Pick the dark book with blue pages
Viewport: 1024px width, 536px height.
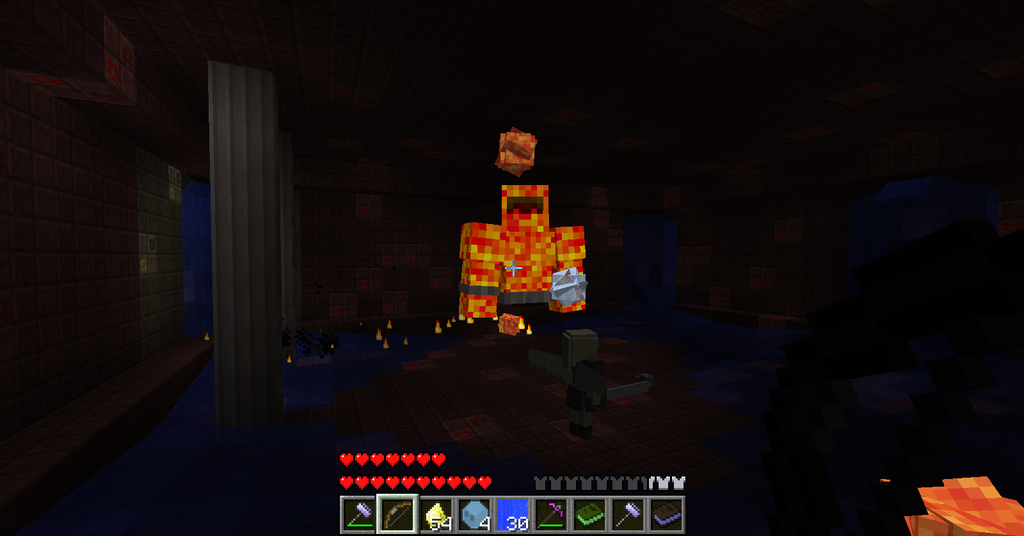(x=666, y=515)
